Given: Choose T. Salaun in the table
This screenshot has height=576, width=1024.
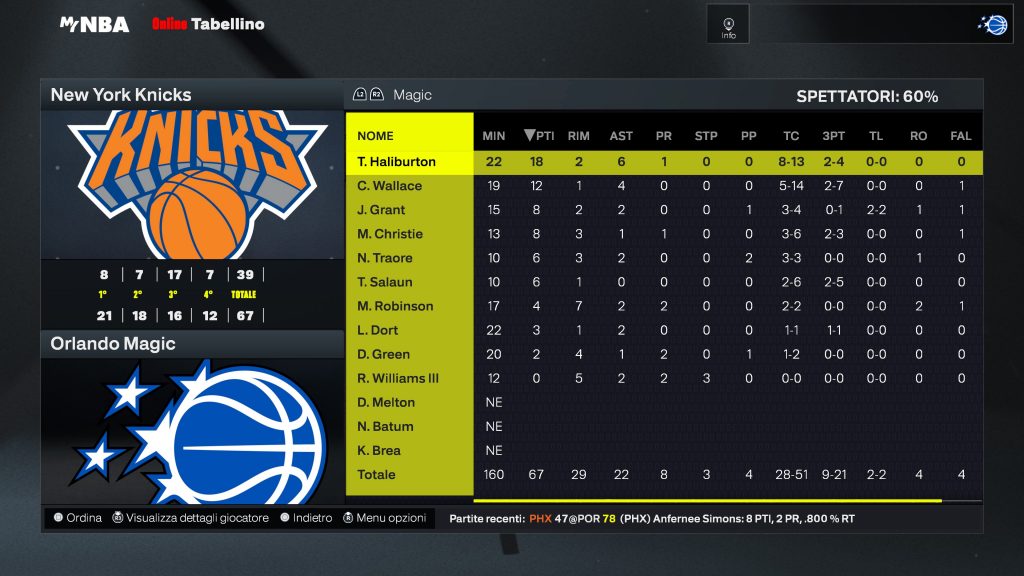Looking at the screenshot, I should [384, 282].
